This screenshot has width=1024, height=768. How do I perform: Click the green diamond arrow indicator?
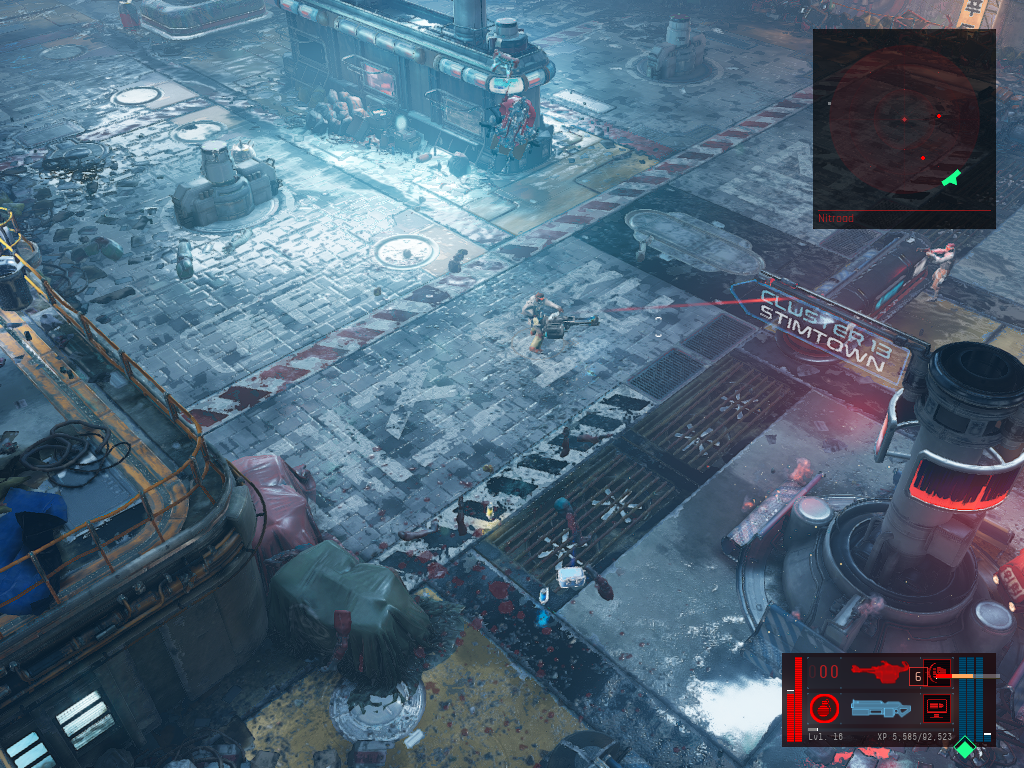(x=965, y=747)
